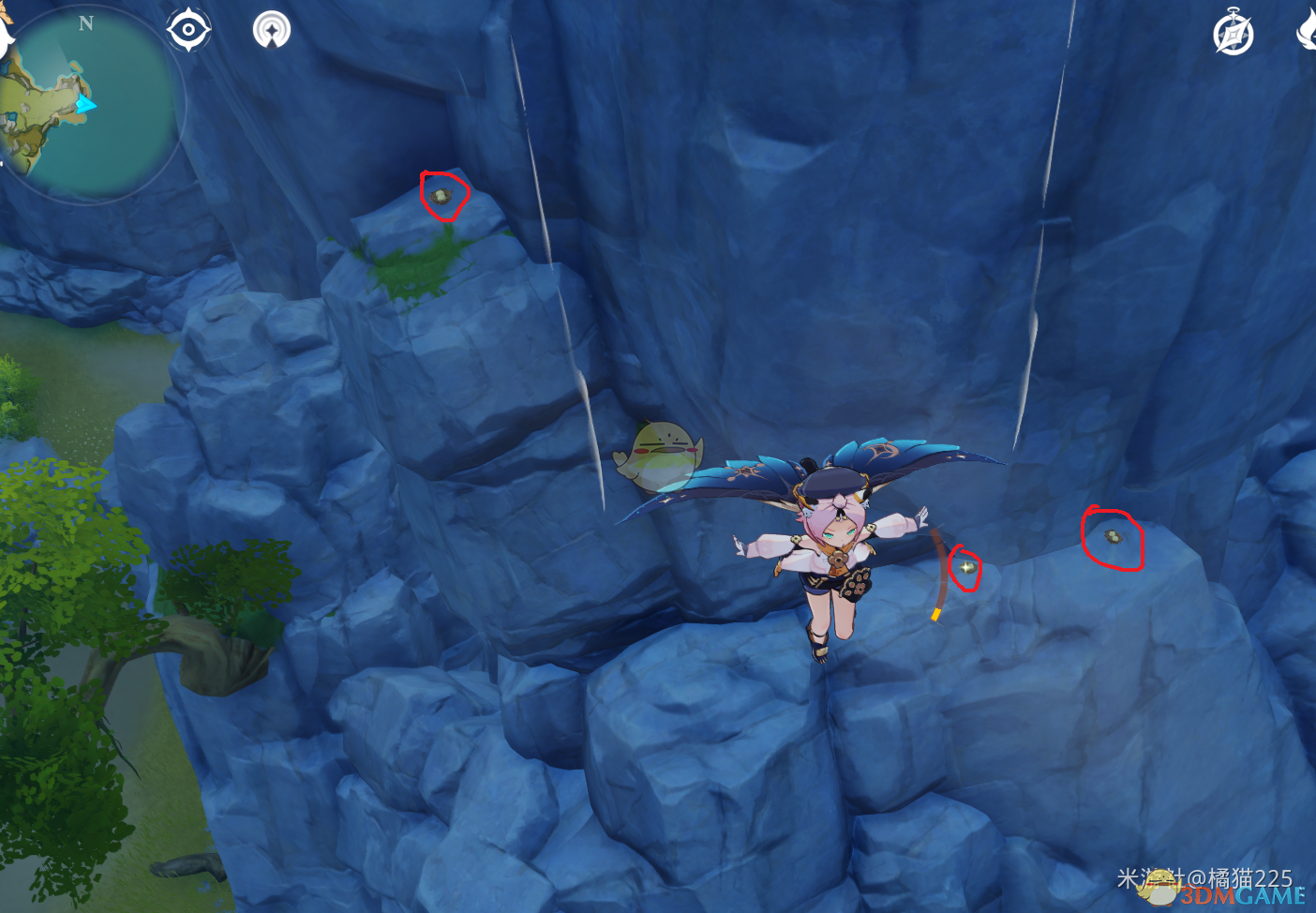
Task: Click the flame-shaped icon at the screen edge
Action: (1307, 30)
